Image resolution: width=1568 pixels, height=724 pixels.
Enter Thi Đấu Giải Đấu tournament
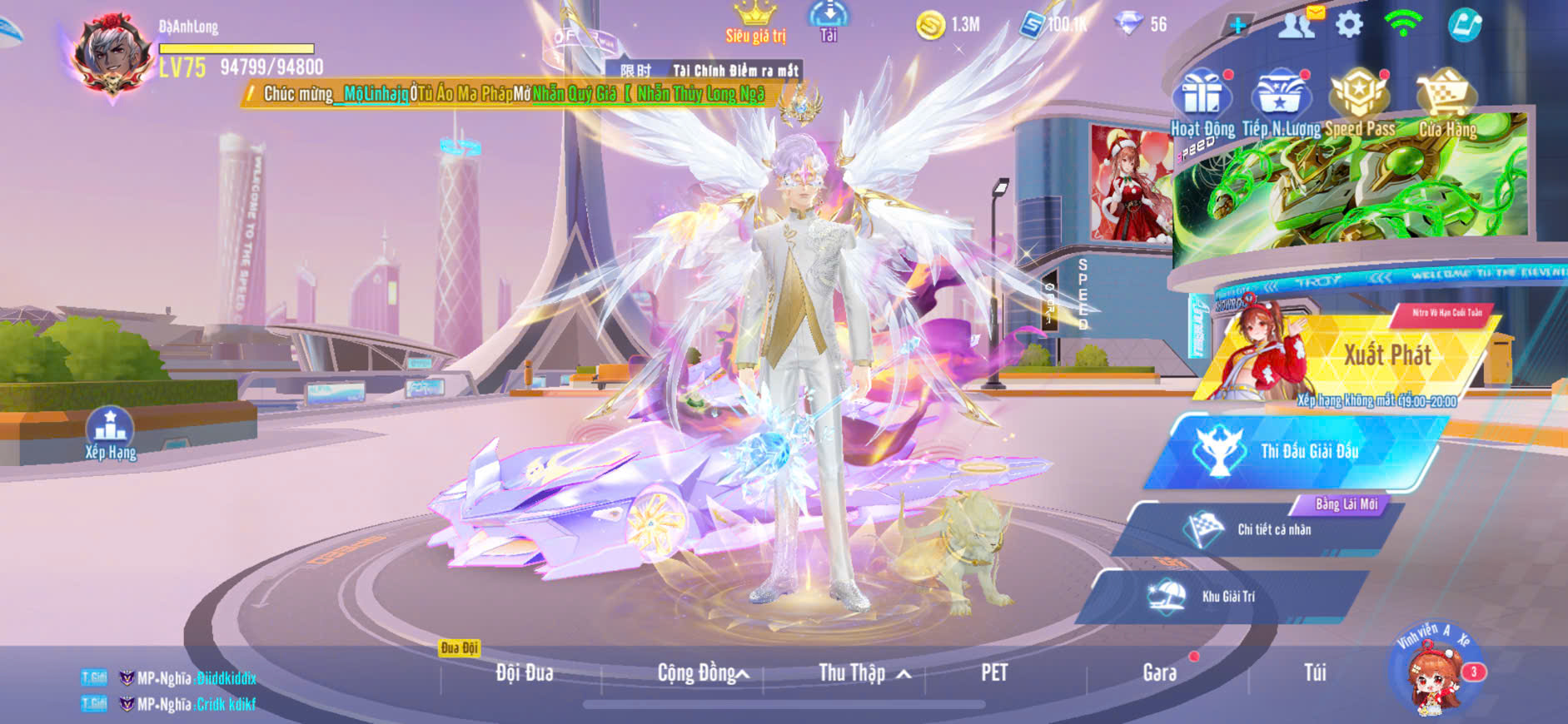point(1299,452)
